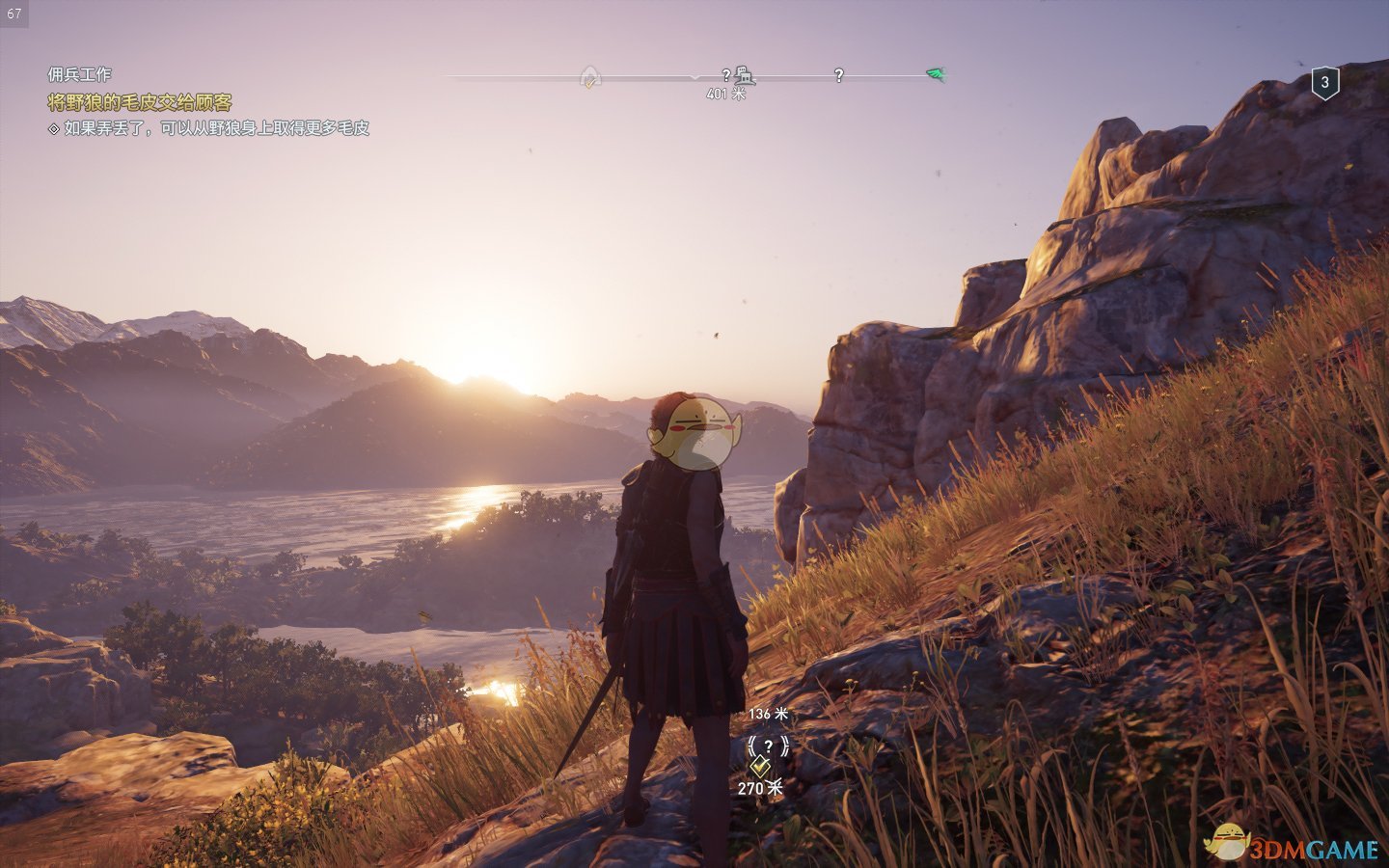Select the quest checkmark marker on the compass

tap(590, 77)
